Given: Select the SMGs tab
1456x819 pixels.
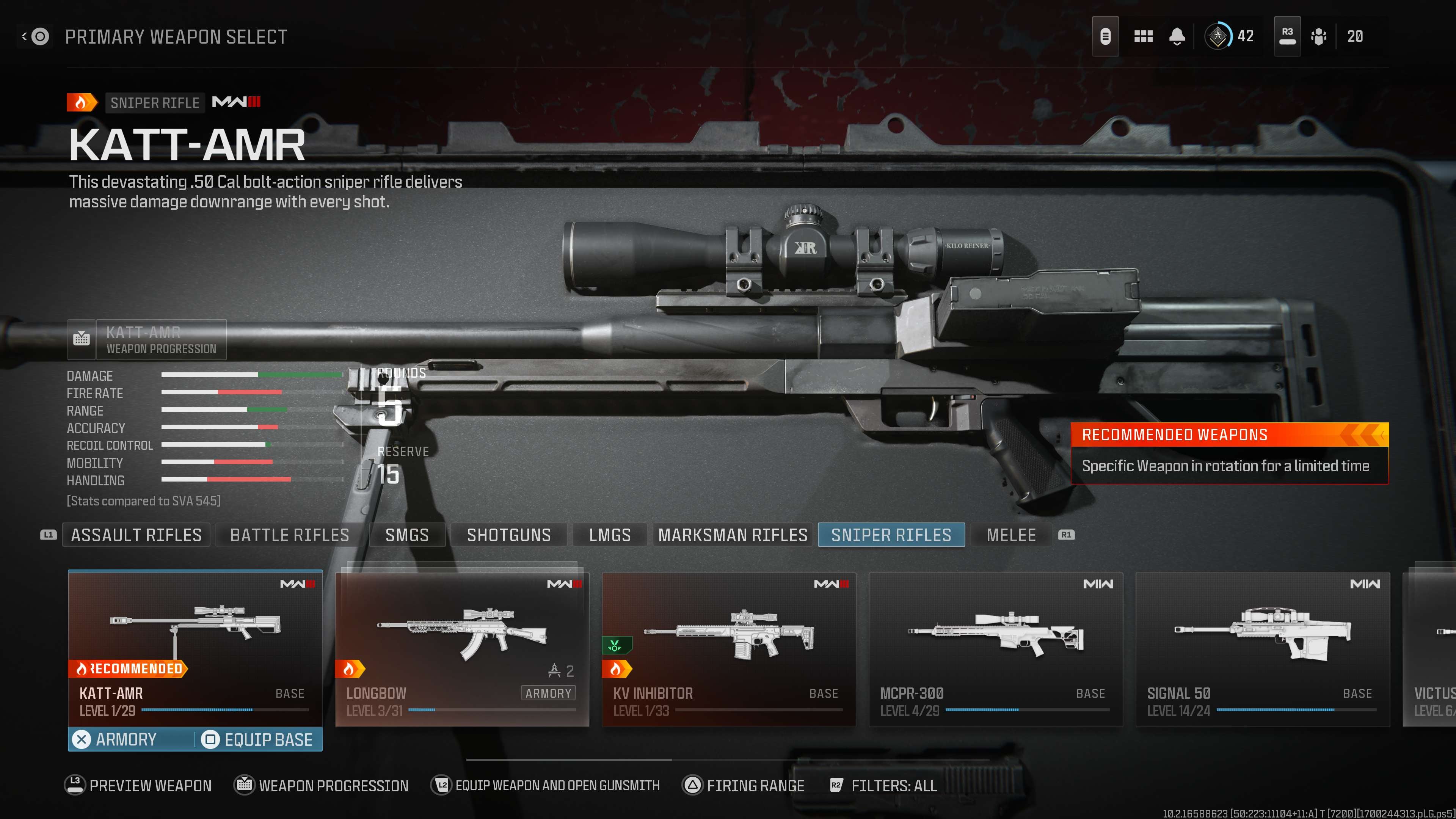Looking at the screenshot, I should 407,535.
